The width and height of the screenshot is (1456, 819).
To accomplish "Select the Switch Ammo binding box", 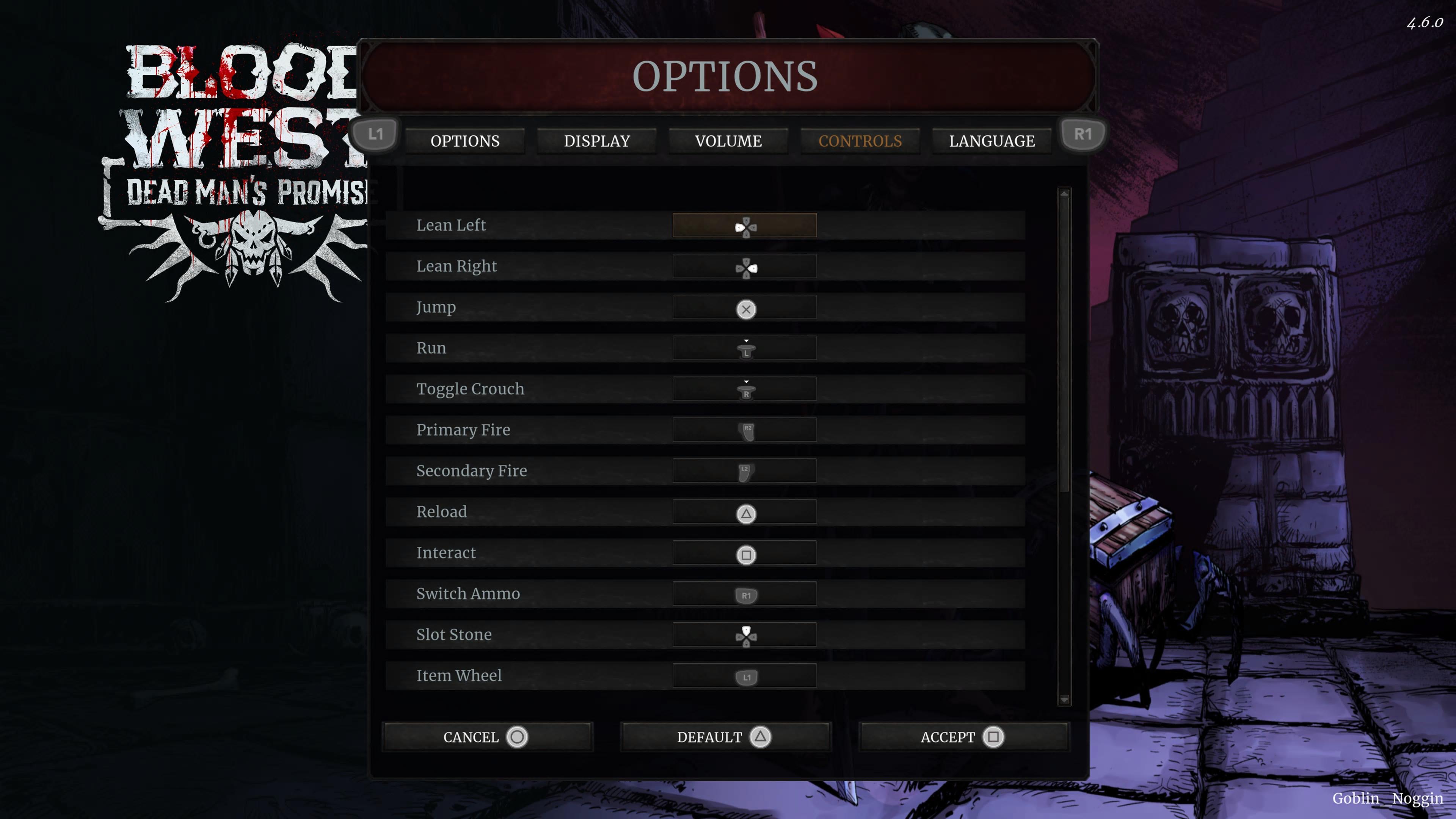I will 744,594.
